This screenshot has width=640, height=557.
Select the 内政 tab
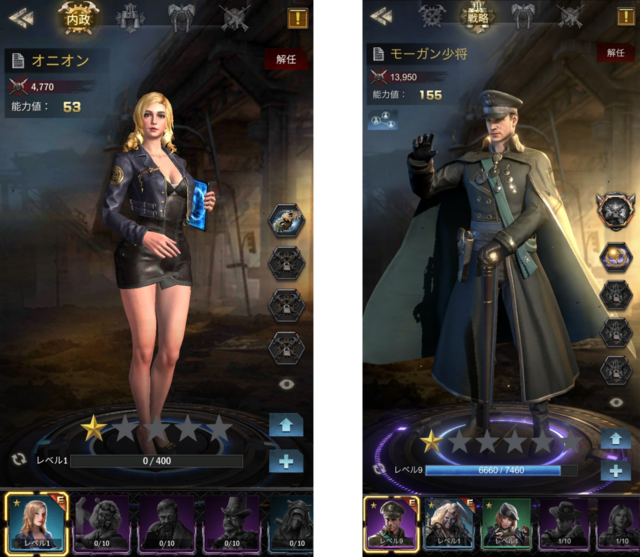78,17
